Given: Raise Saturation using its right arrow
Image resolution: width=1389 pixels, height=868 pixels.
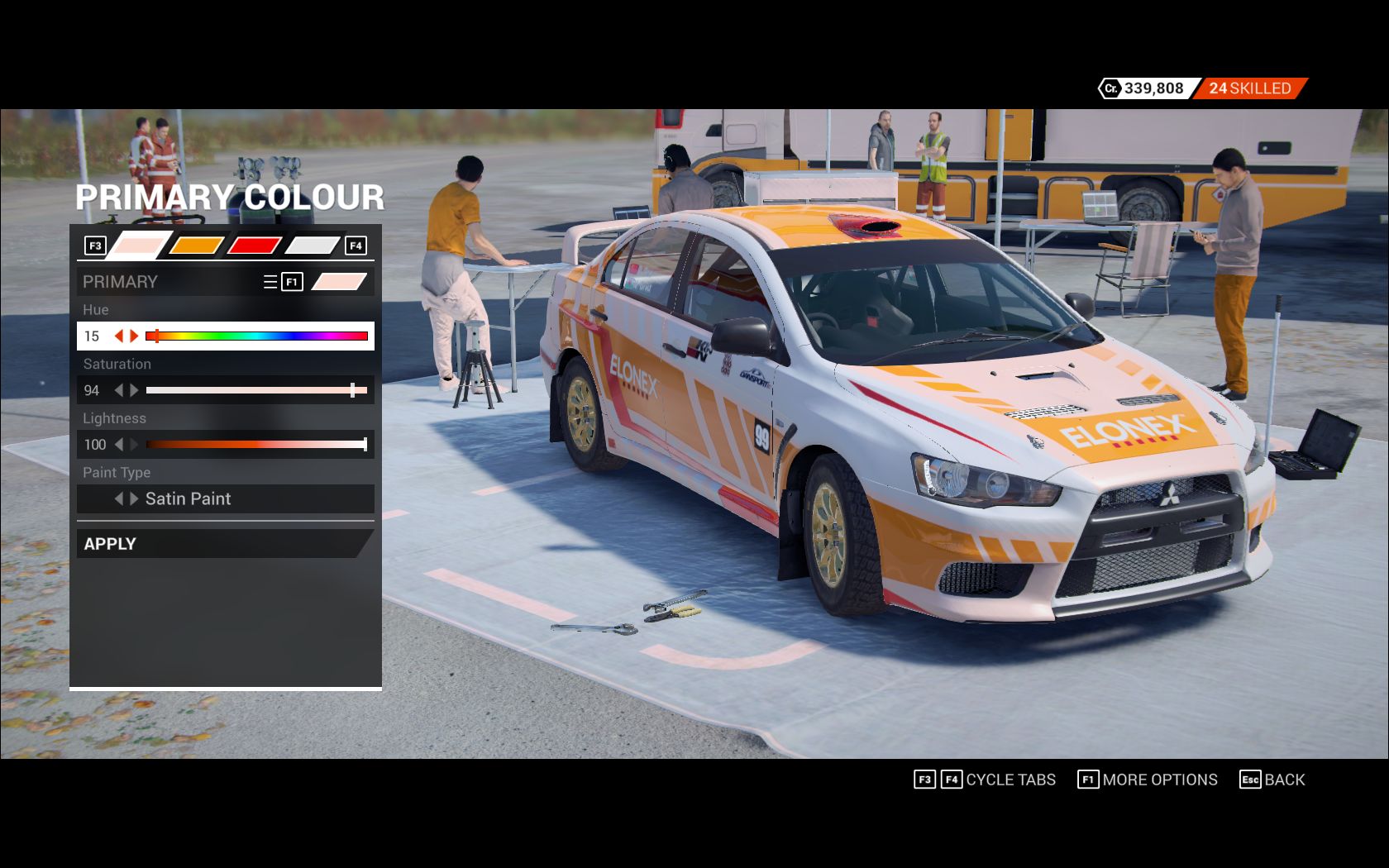Looking at the screenshot, I should (x=134, y=390).
